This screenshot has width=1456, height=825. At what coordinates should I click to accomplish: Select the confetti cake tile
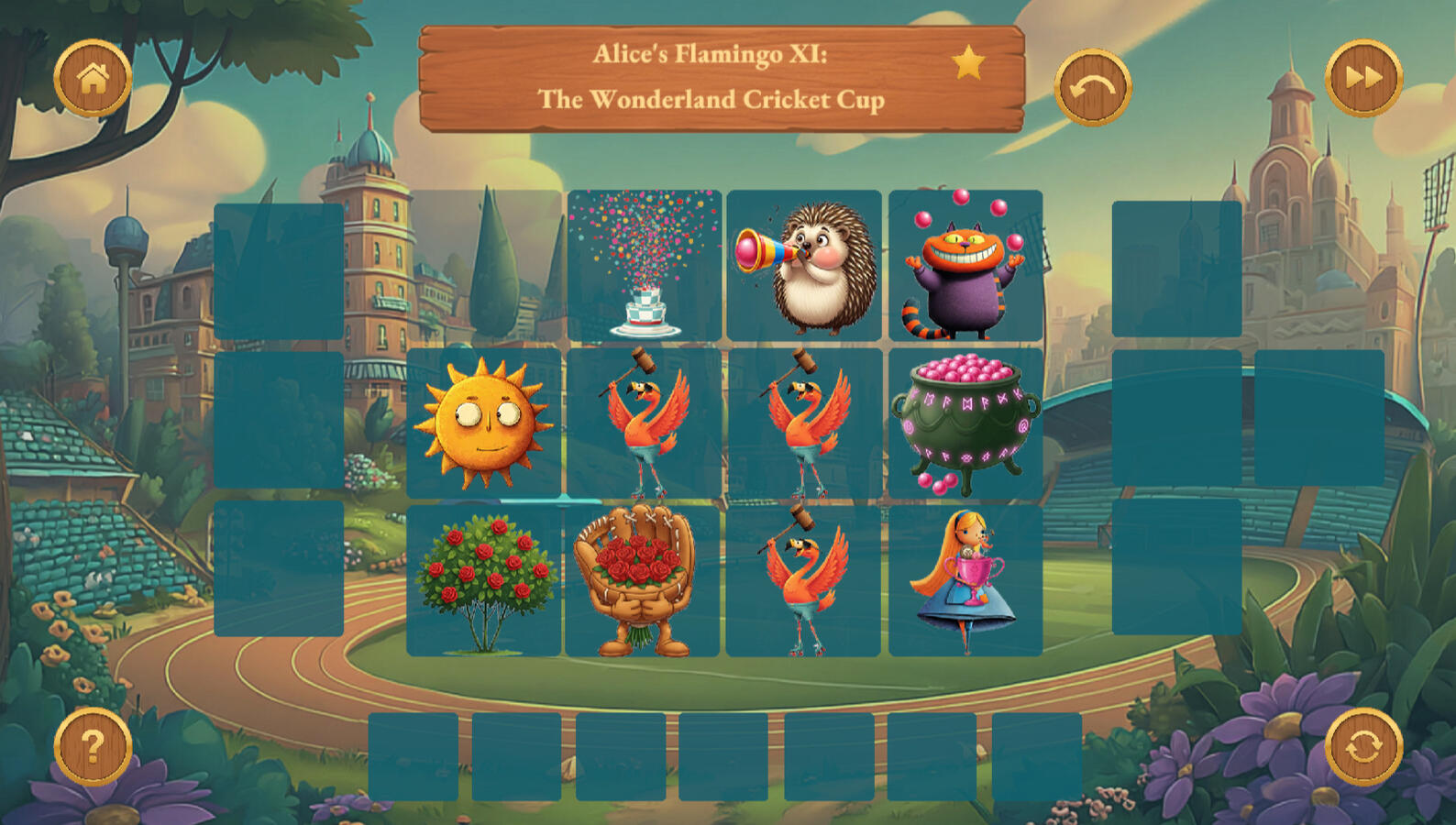tap(645, 266)
